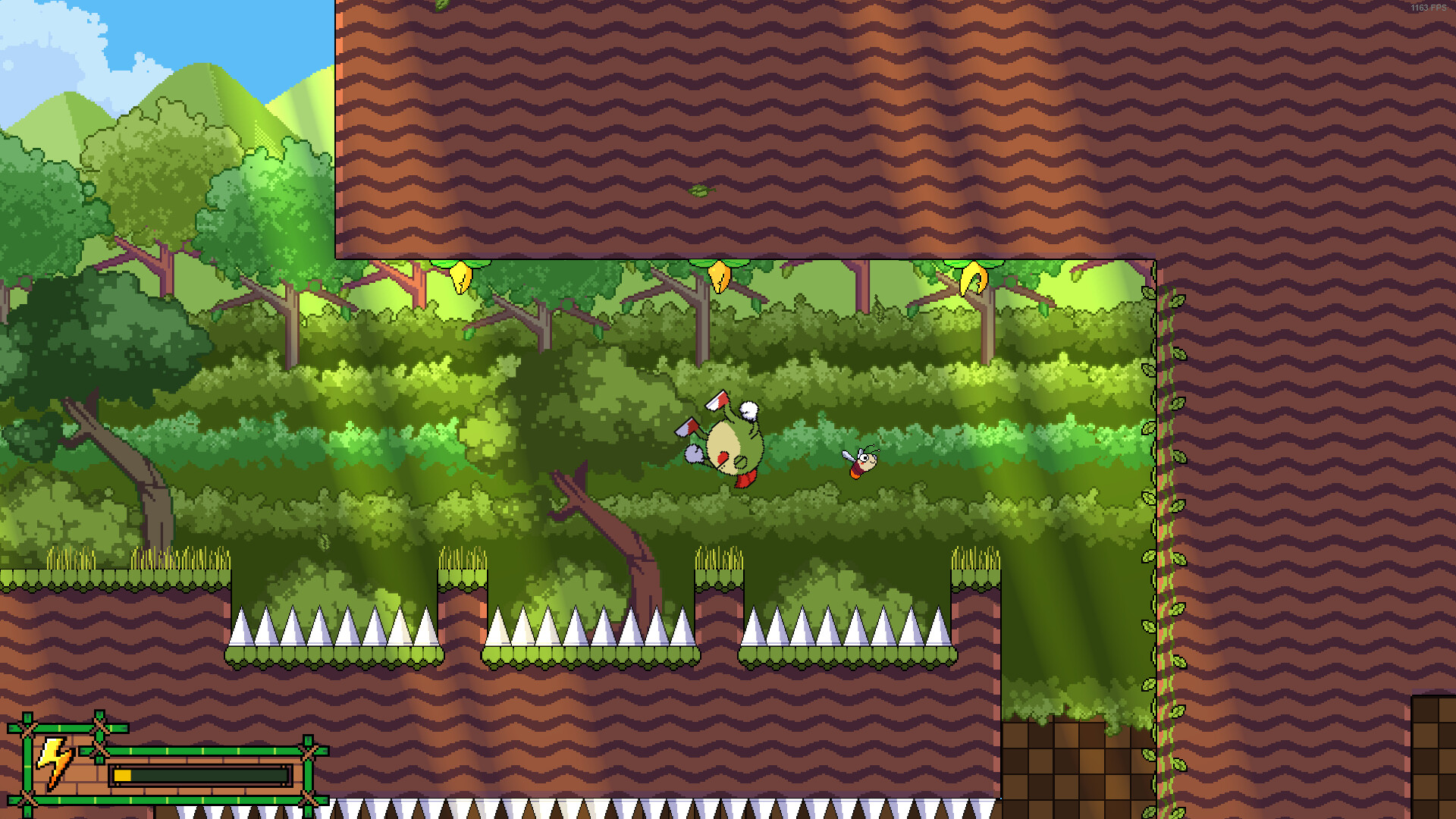Click the floating seed sprite near the ceiling
This screenshot has height=819, width=1456.
tap(701, 191)
